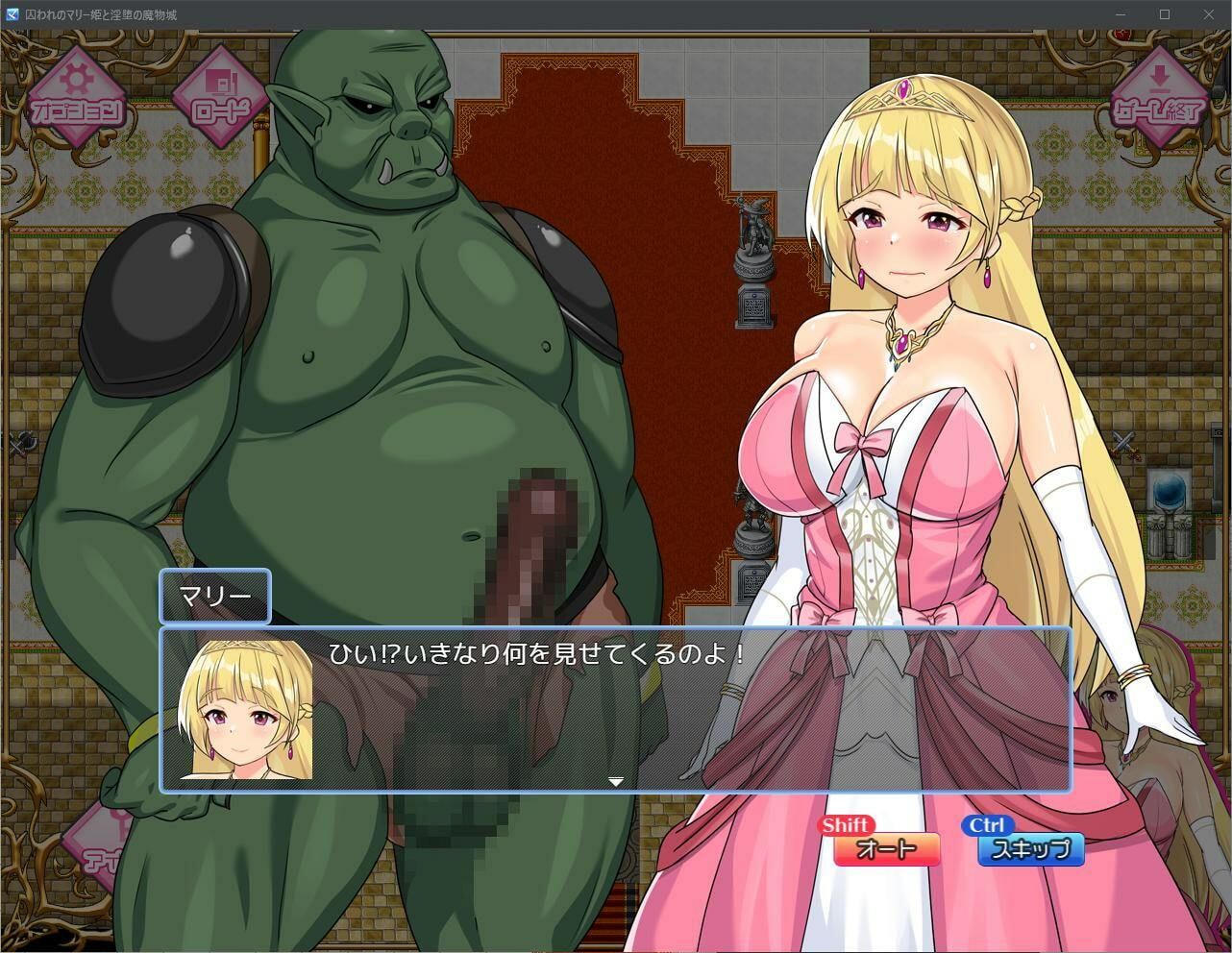Click the マリー name tag
The height and width of the screenshot is (953, 1232).
pos(215,597)
